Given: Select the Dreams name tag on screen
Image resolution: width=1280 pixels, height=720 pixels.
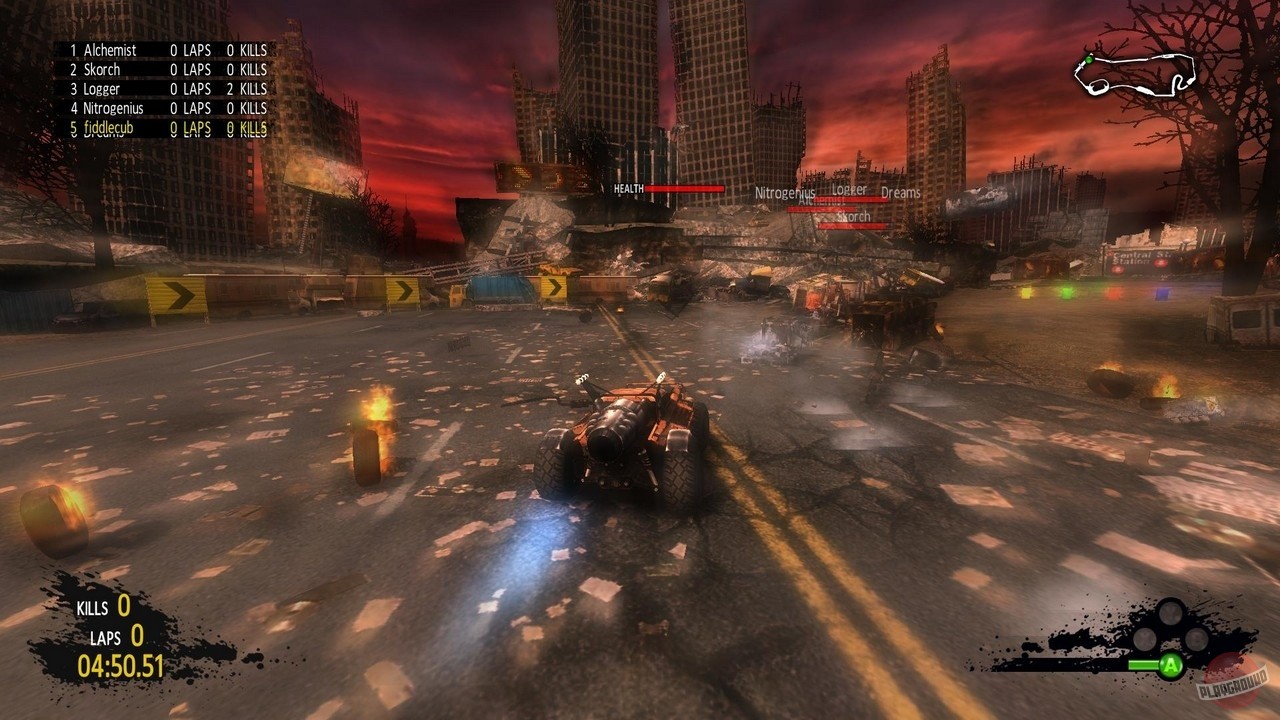Looking at the screenshot, I should [x=899, y=193].
